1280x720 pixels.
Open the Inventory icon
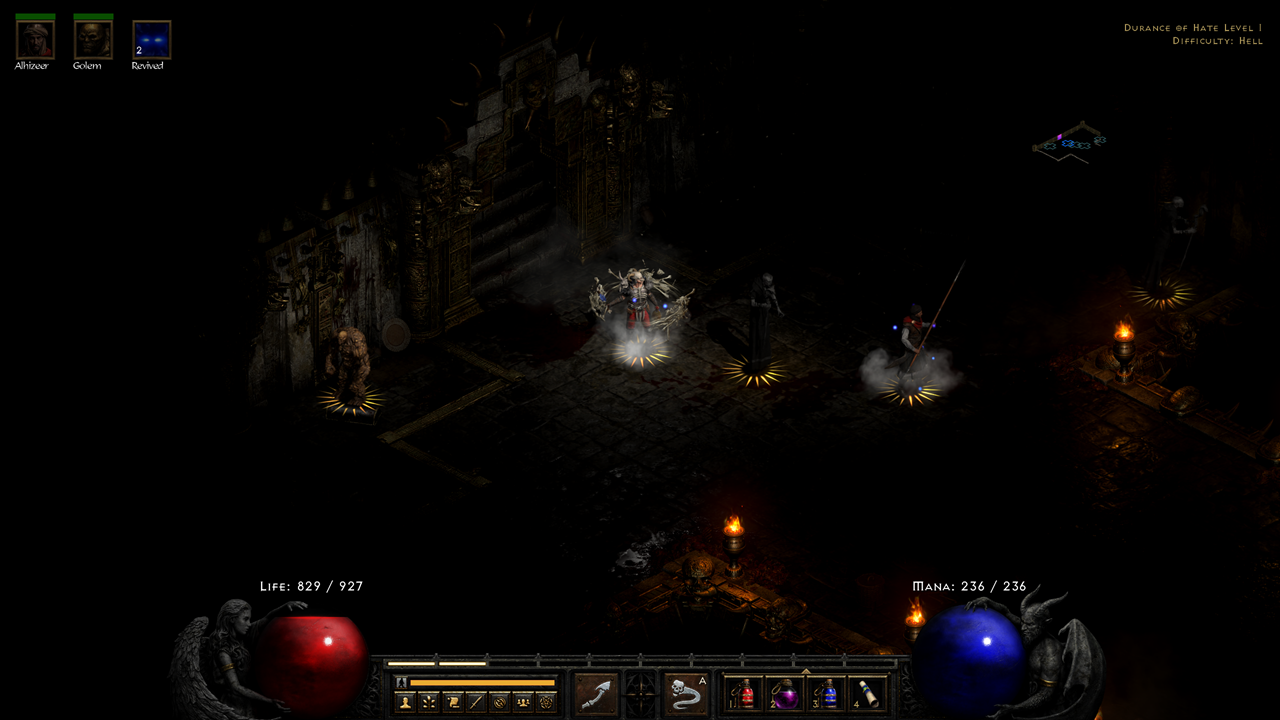(x=477, y=700)
